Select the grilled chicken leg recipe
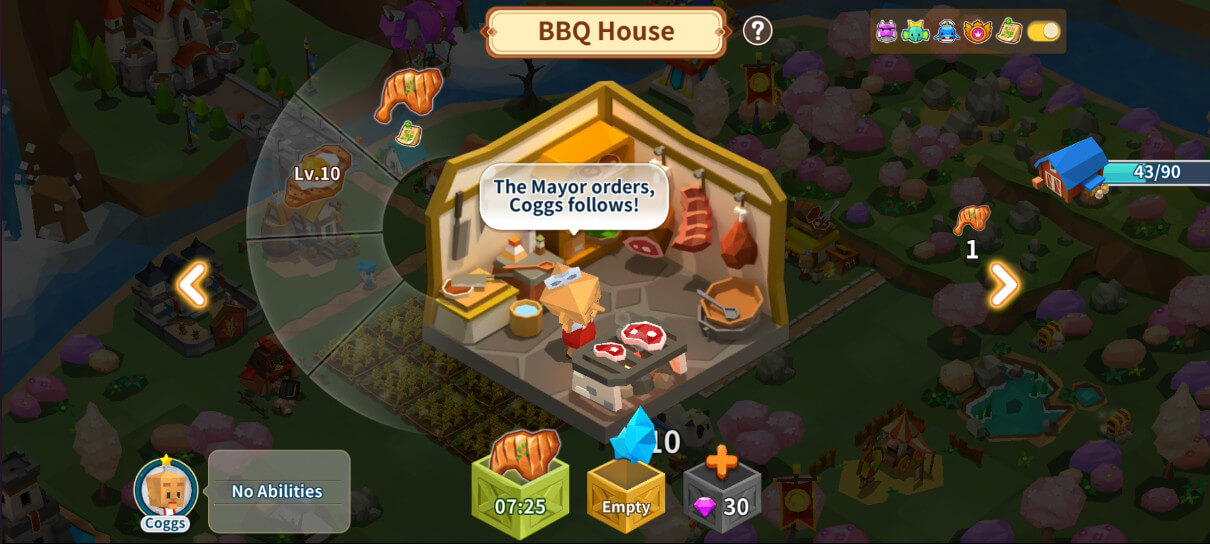1210x544 pixels. pos(407,96)
